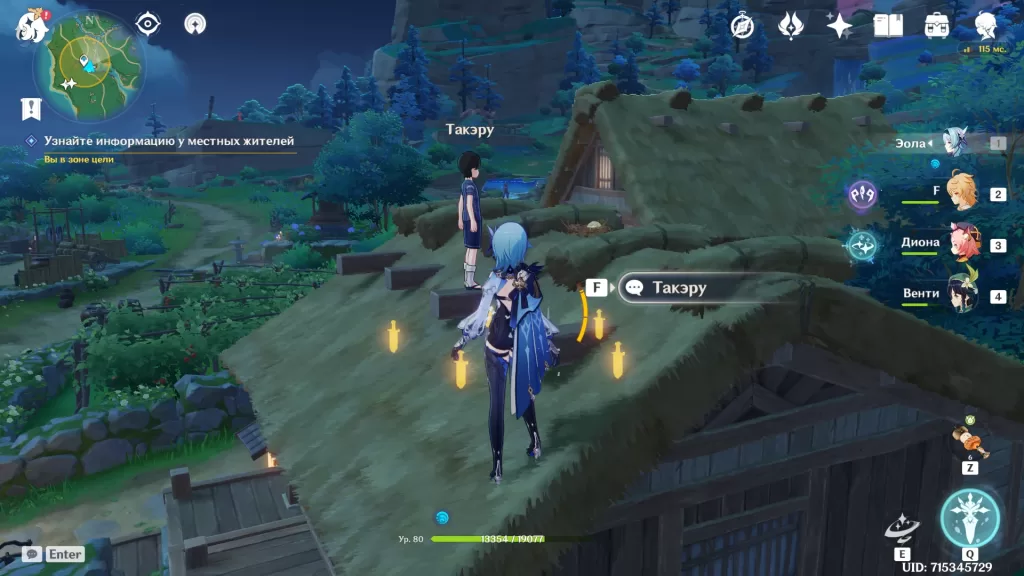This screenshot has width=1024, height=576.
Task: Open the quest log banner icon
Action: coord(31,108)
